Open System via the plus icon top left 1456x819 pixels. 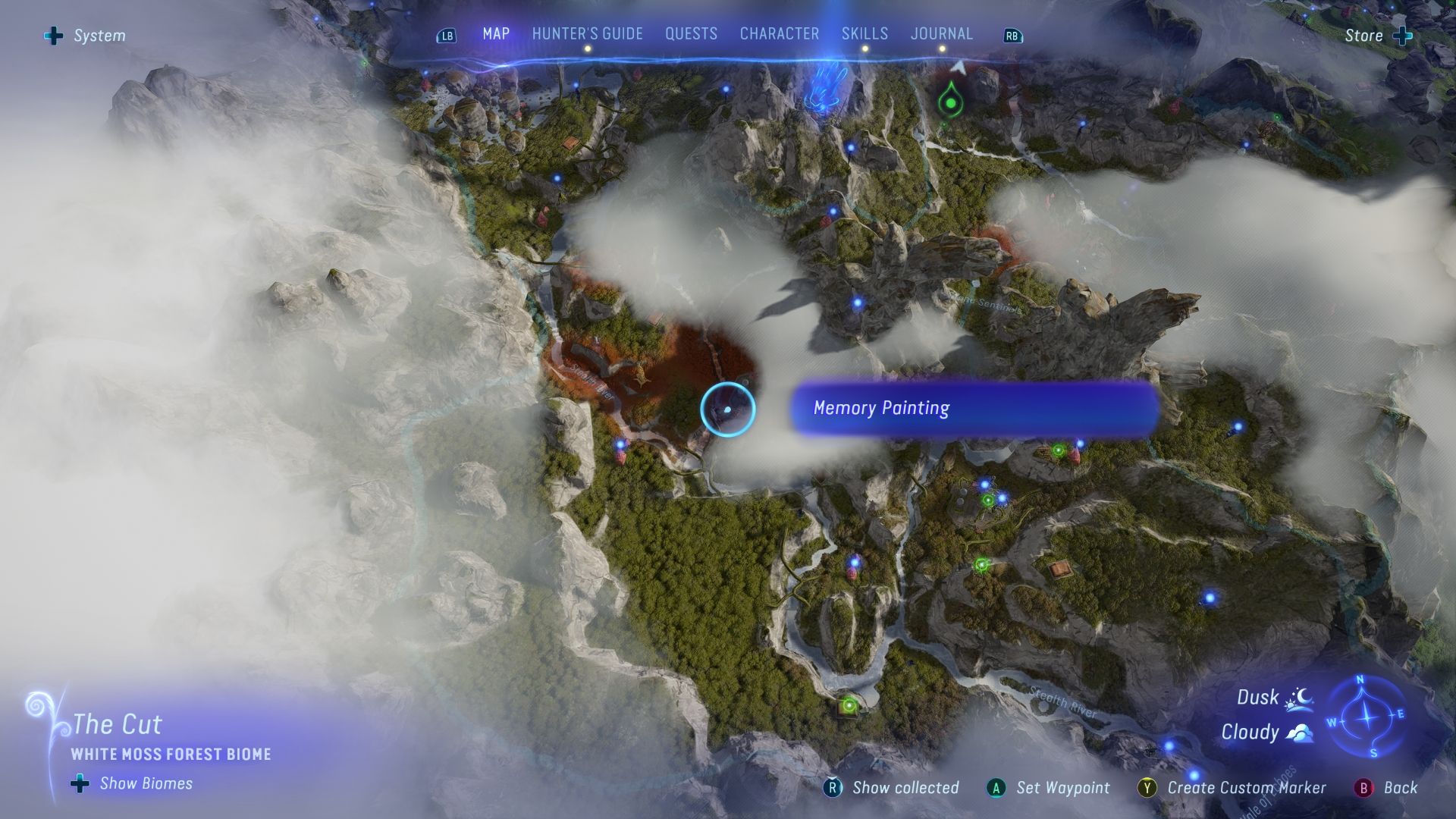[x=53, y=34]
